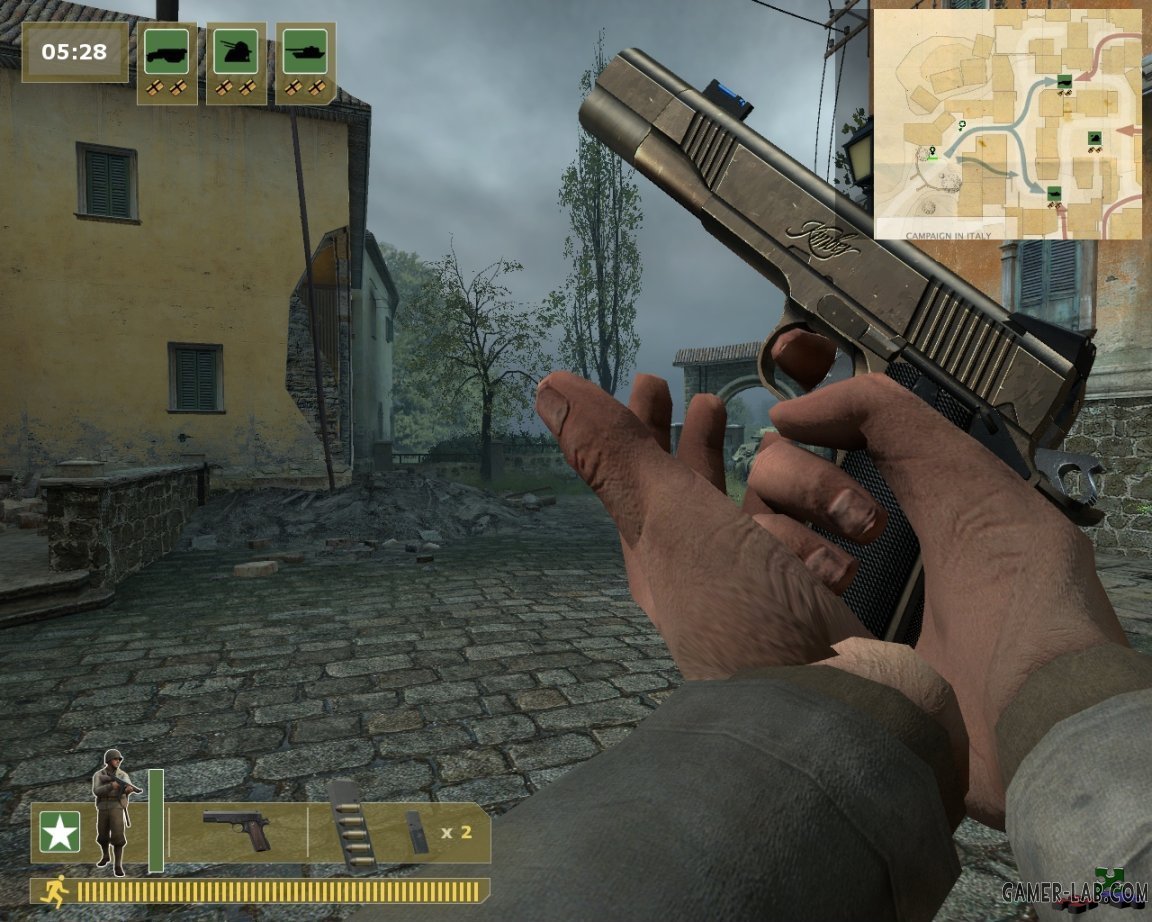Select the pistol weapon icon
This screenshot has width=1152, height=922.
tap(237, 830)
